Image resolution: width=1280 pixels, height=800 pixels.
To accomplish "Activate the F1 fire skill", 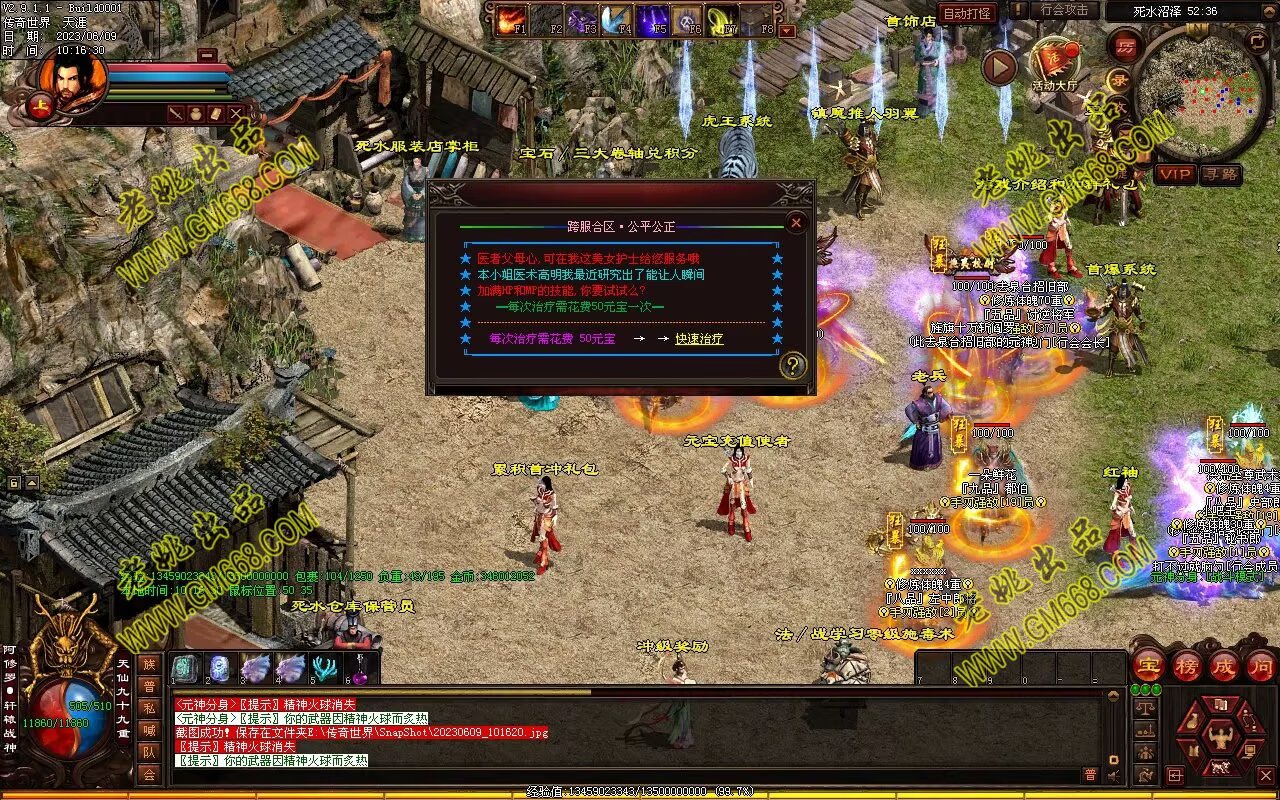I will (x=511, y=18).
